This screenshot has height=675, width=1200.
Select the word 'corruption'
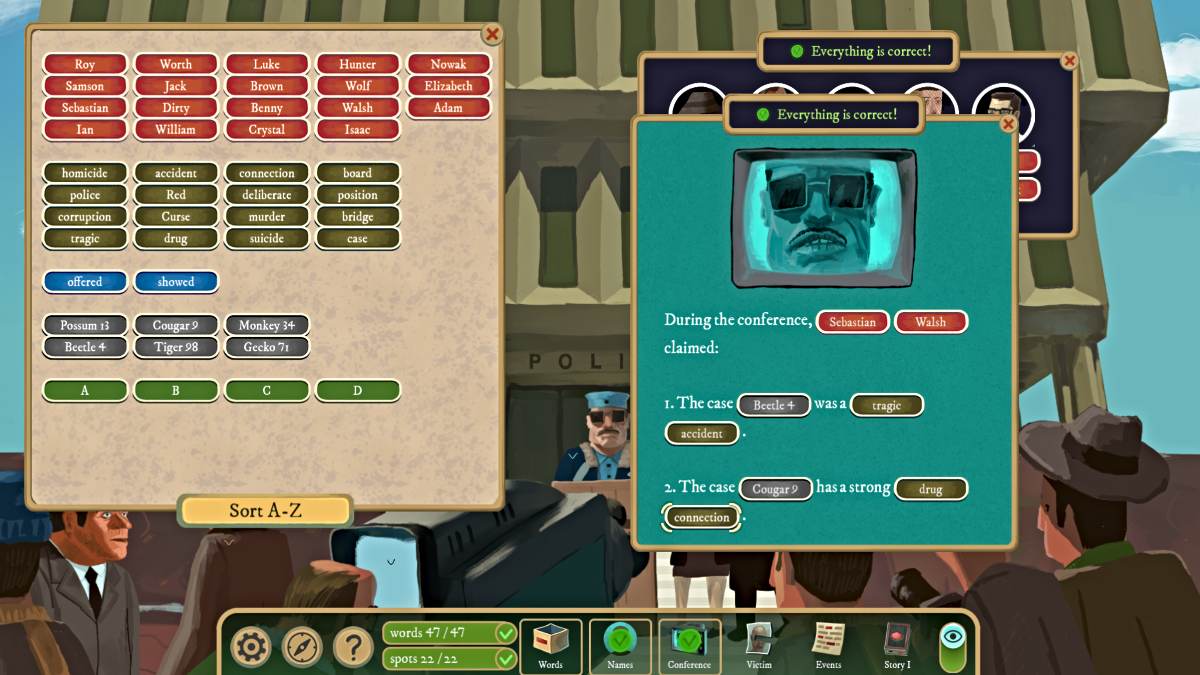pos(85,216)
